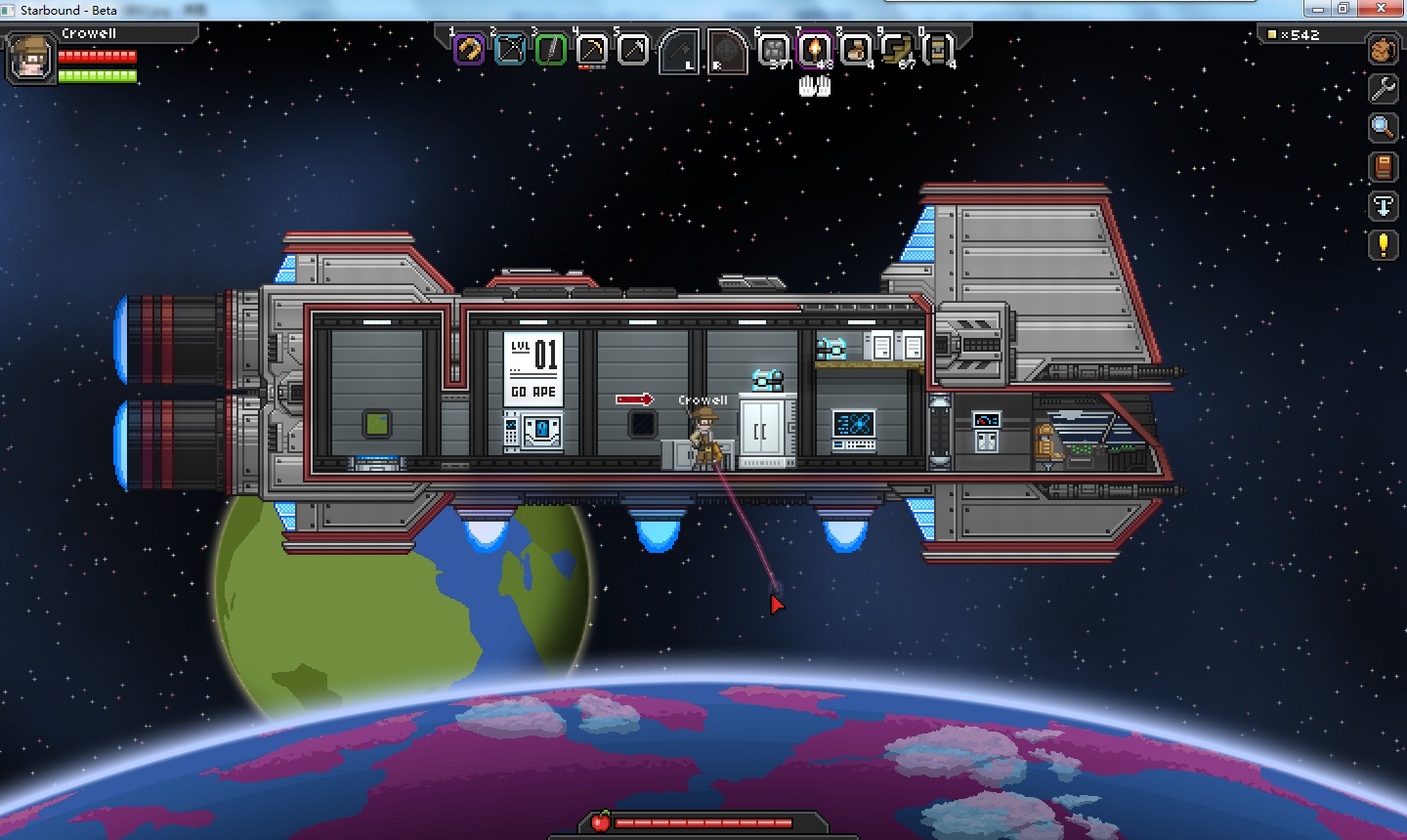Select the gold pickaxe hotbar slot
This screenshot has height=840, width=1407.
(x=592, y=49)
